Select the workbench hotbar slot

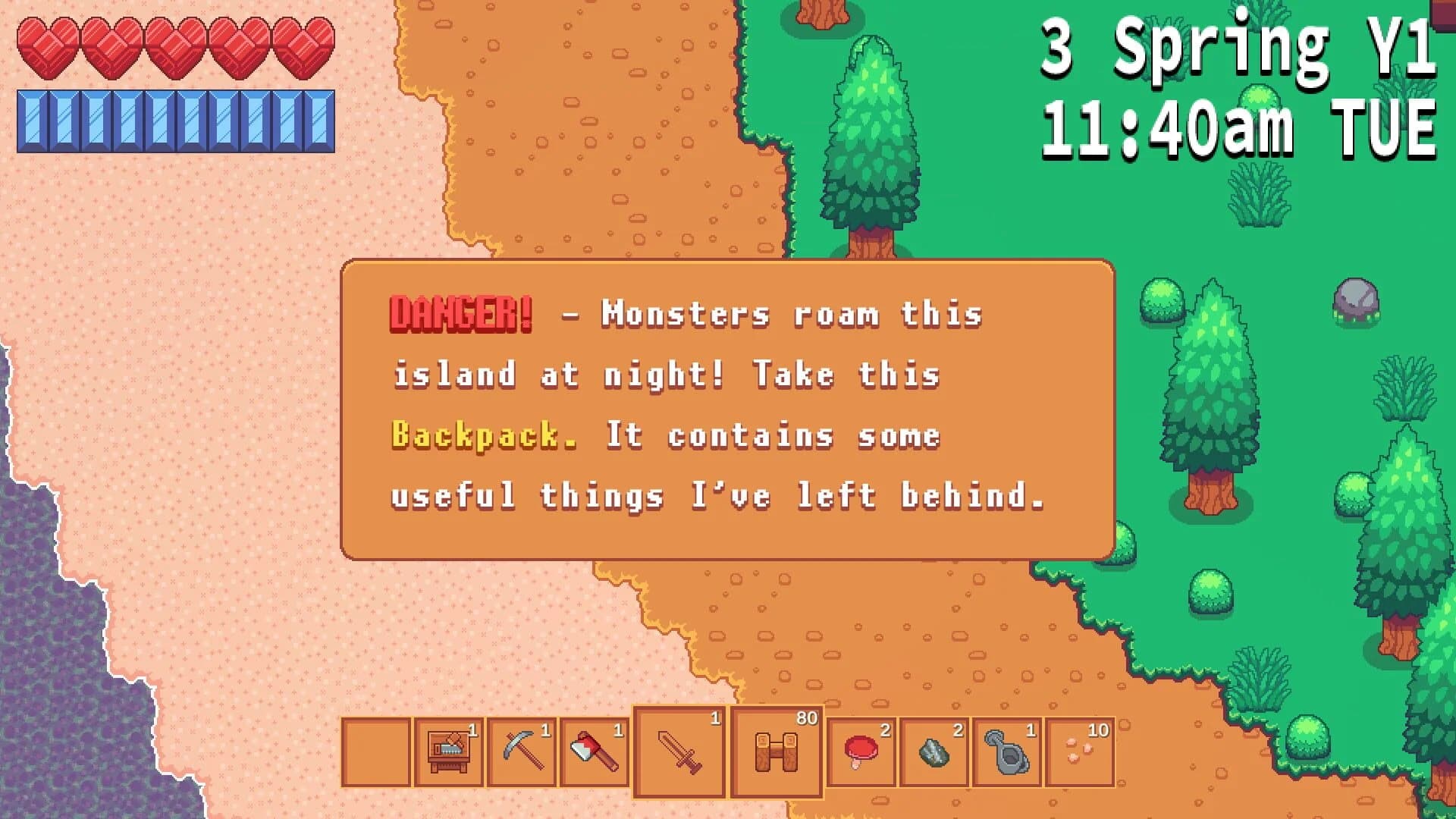[448, 752]
